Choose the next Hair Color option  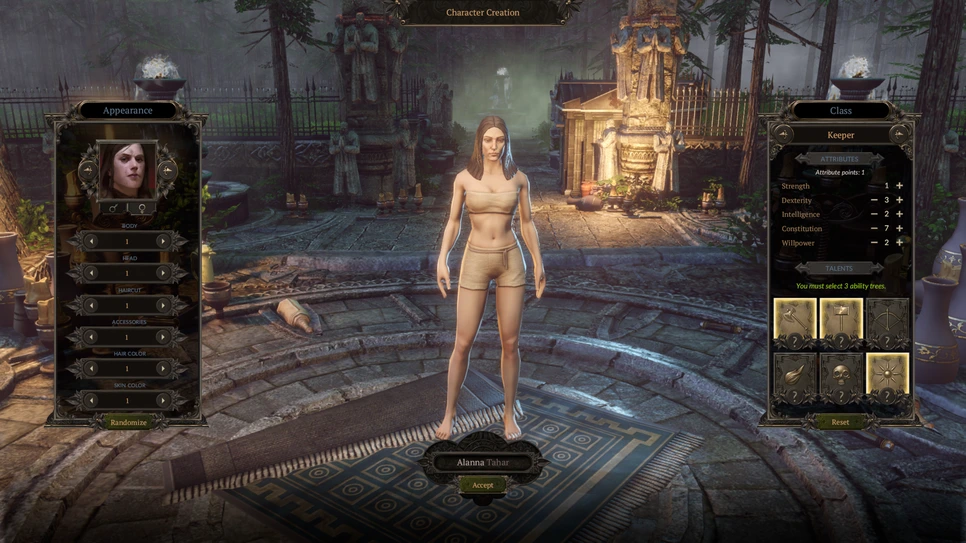163,369
